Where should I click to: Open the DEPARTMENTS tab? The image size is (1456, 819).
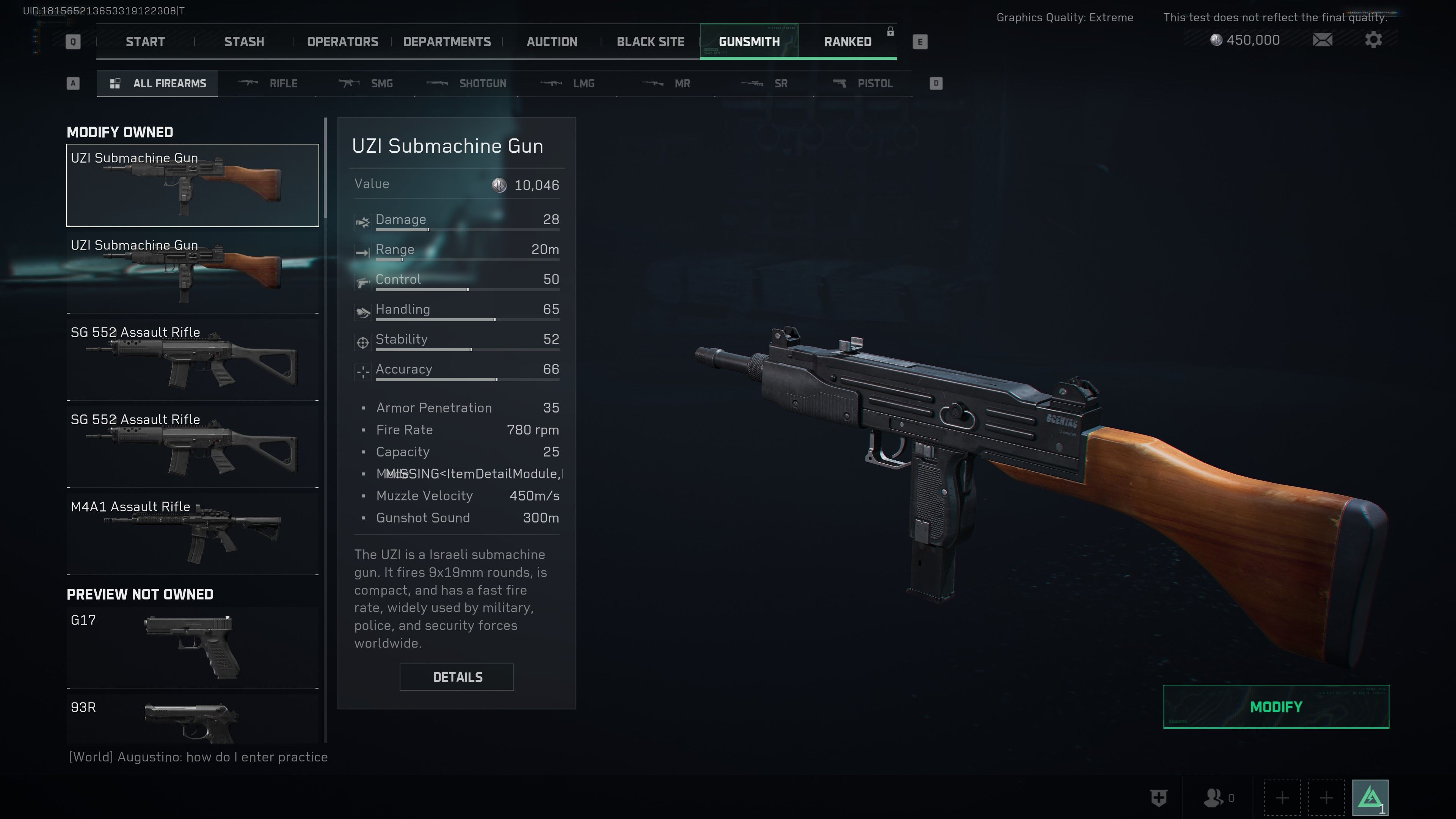click(x=447, y=42)
